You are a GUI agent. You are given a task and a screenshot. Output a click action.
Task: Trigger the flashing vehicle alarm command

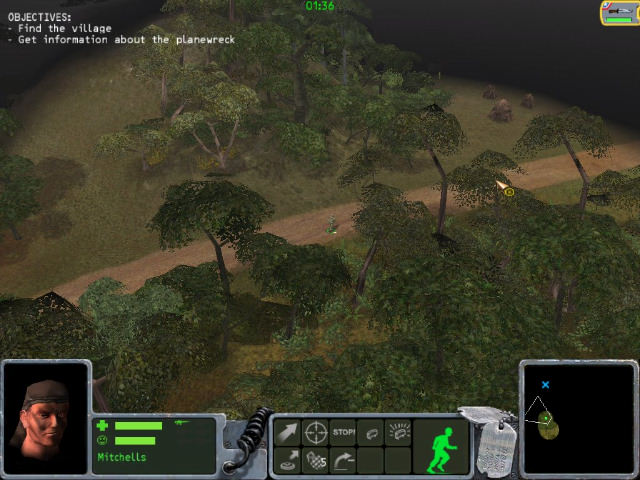tap(399, 433)
